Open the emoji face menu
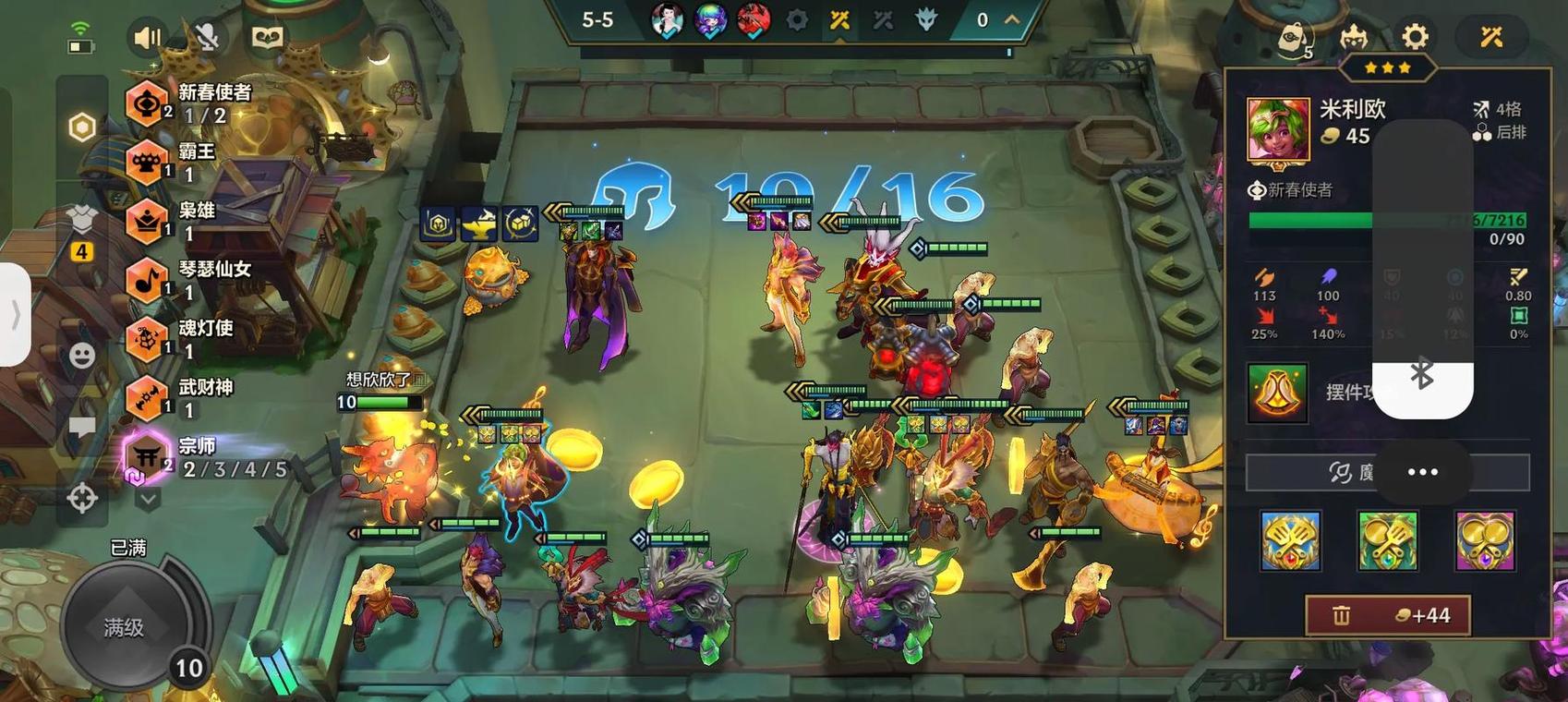Image resolution: width=1568 pixels, height=702 pixels. 82,356
